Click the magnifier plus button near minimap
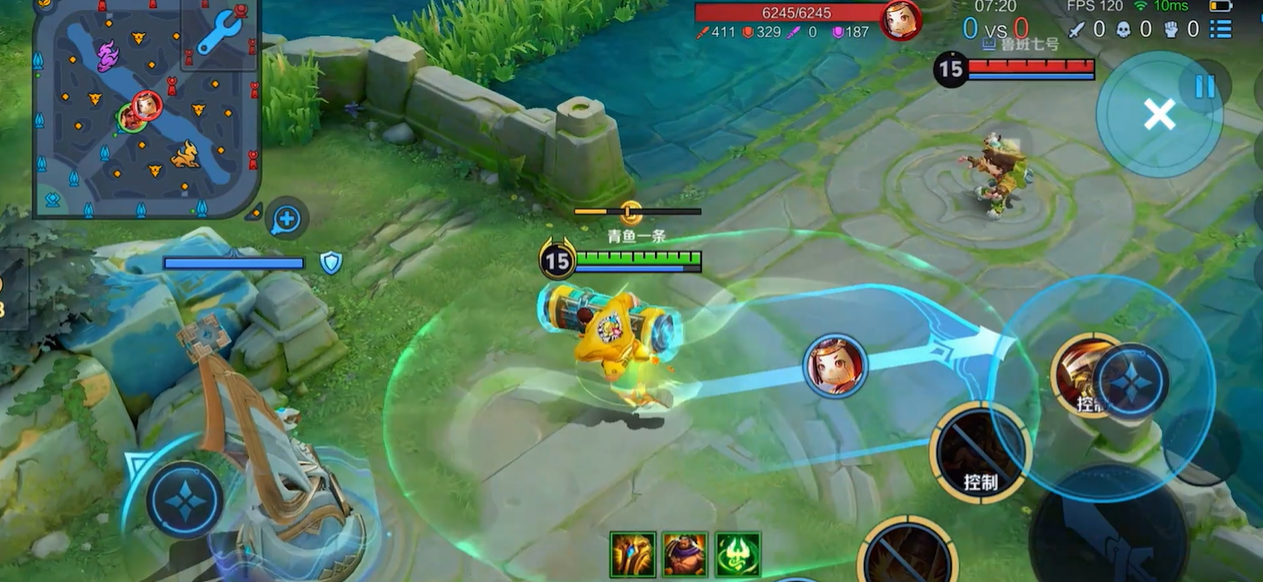 (287, 218)
